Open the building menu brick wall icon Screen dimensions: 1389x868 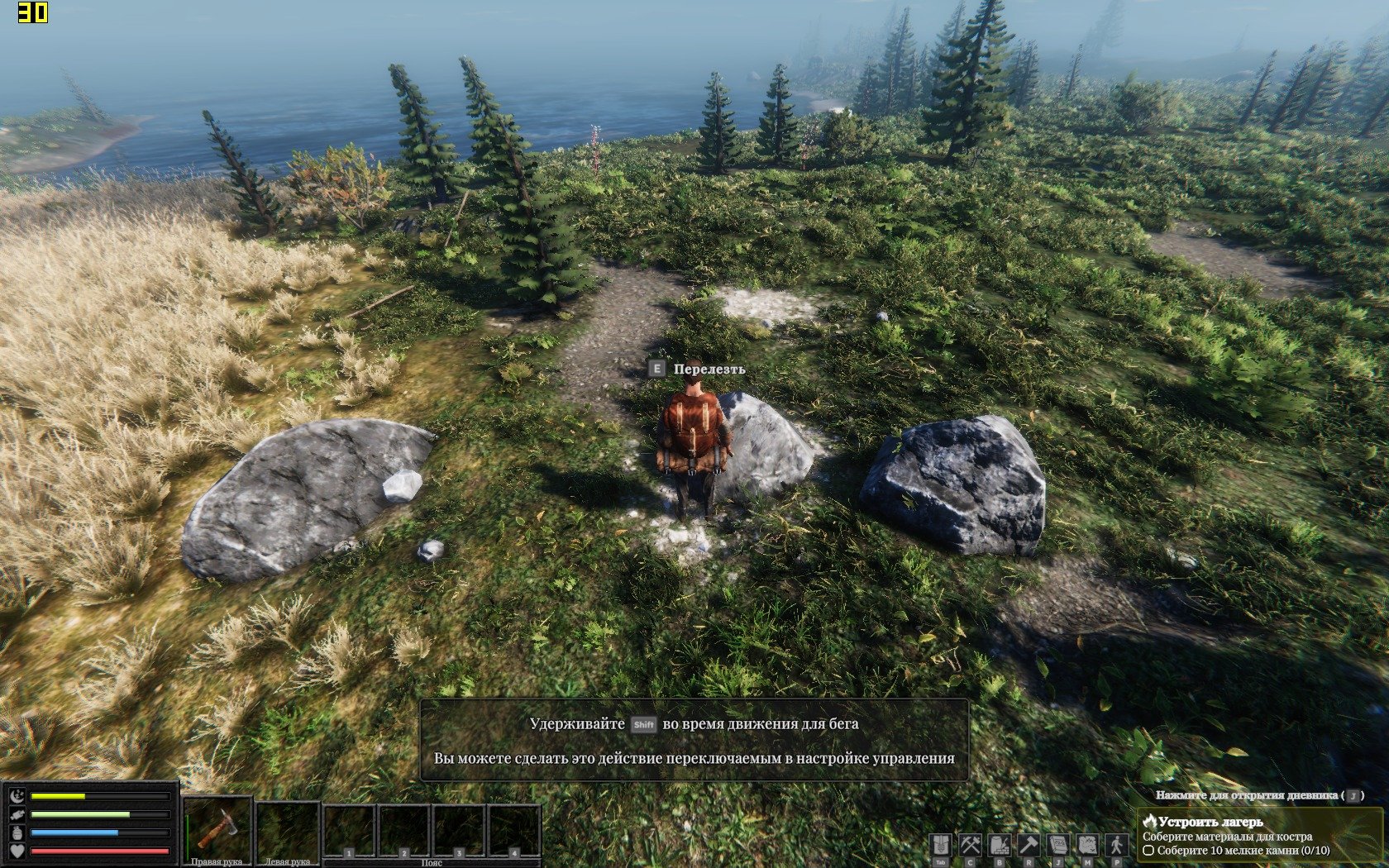click(x=1000, y=846)
